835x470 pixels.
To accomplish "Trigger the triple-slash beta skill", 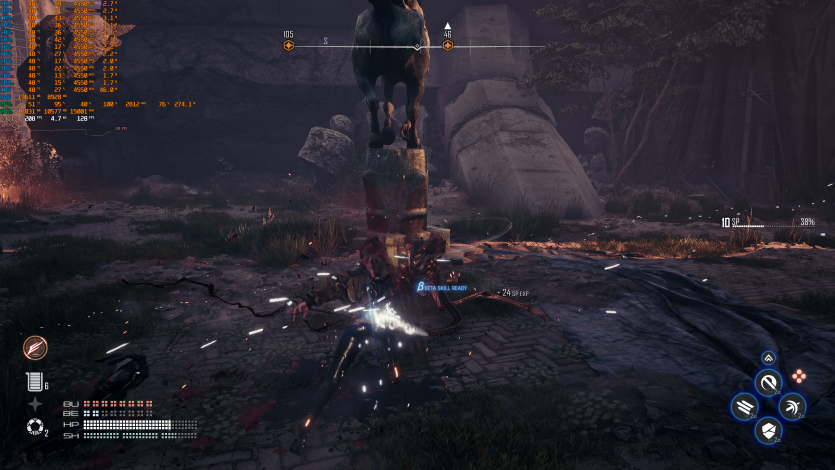I will click(x=745, y=407).
